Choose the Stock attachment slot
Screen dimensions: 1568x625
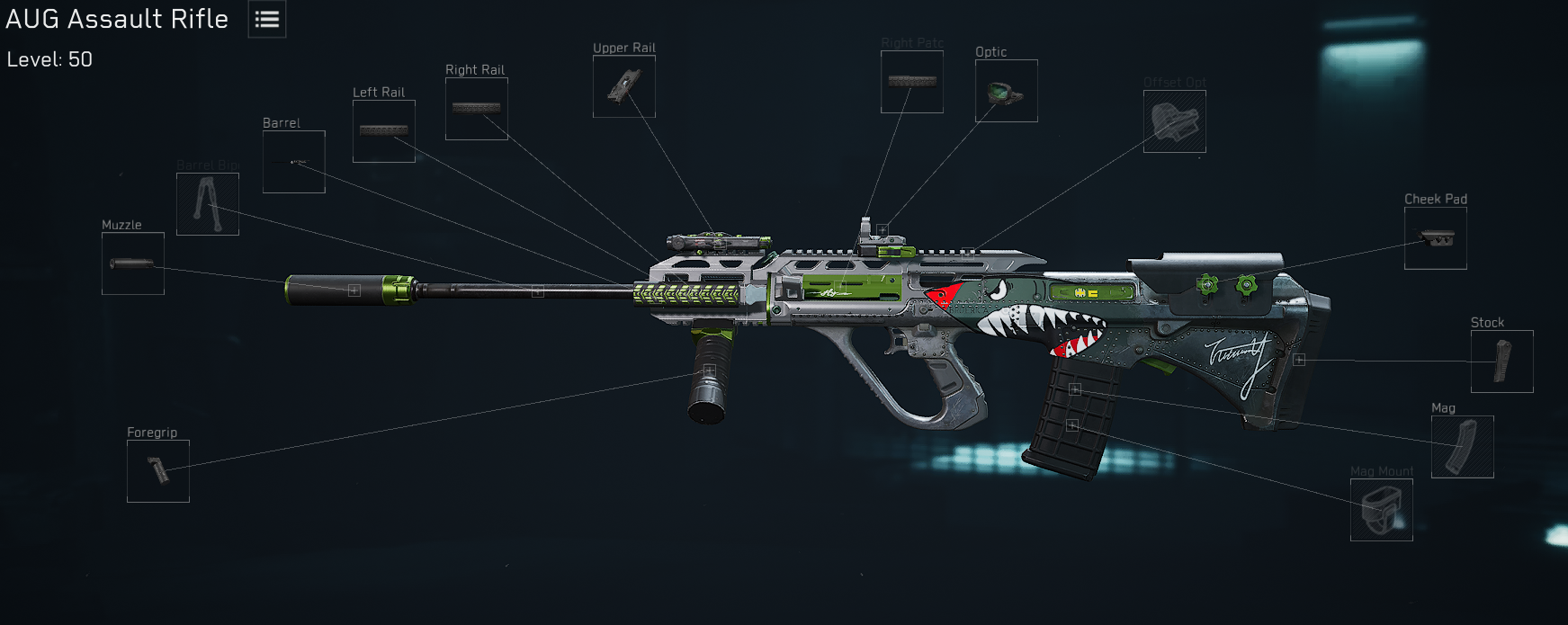[1502, 362]
